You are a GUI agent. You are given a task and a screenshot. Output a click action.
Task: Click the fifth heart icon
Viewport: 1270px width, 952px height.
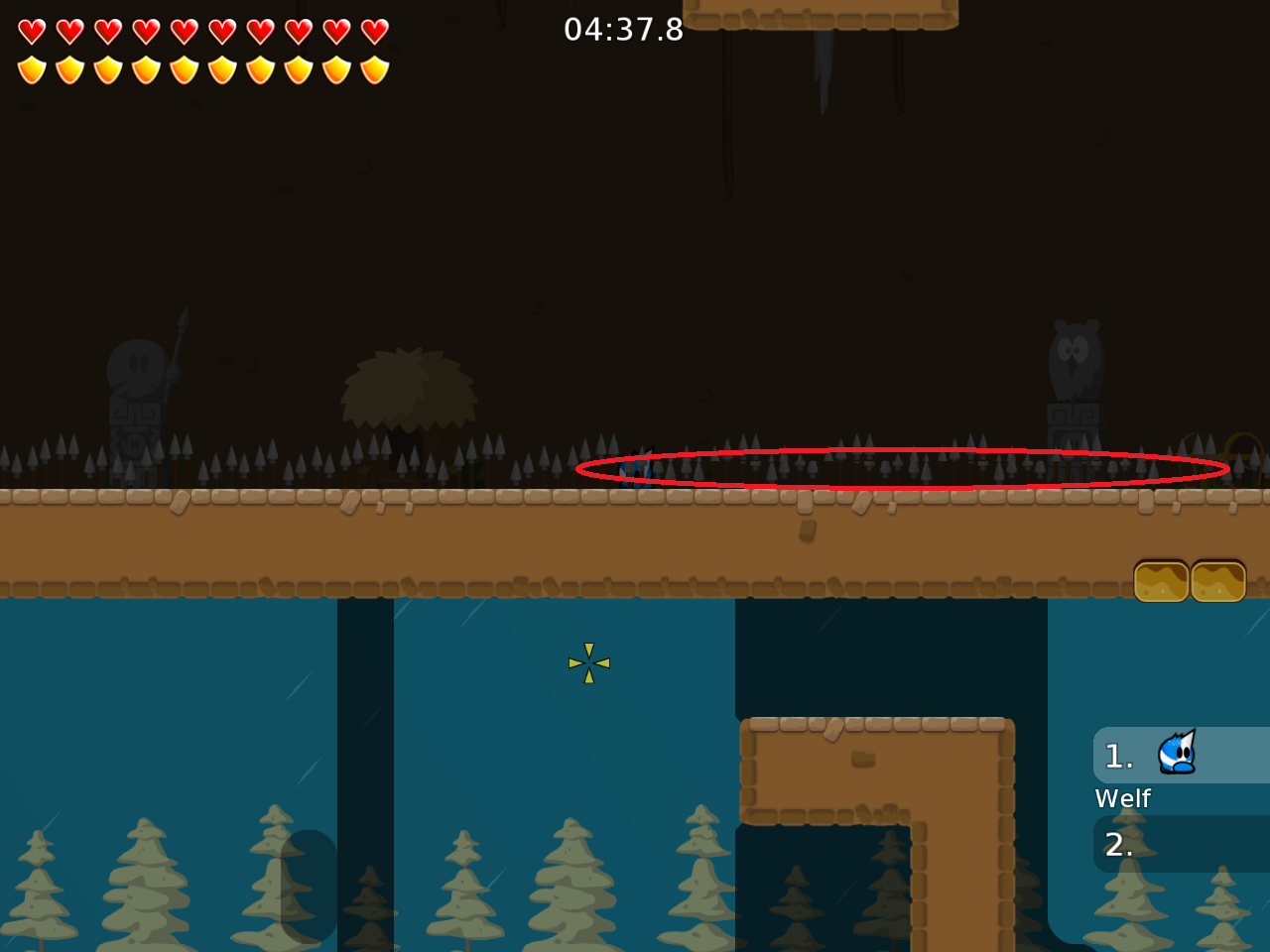pos(184,31)
